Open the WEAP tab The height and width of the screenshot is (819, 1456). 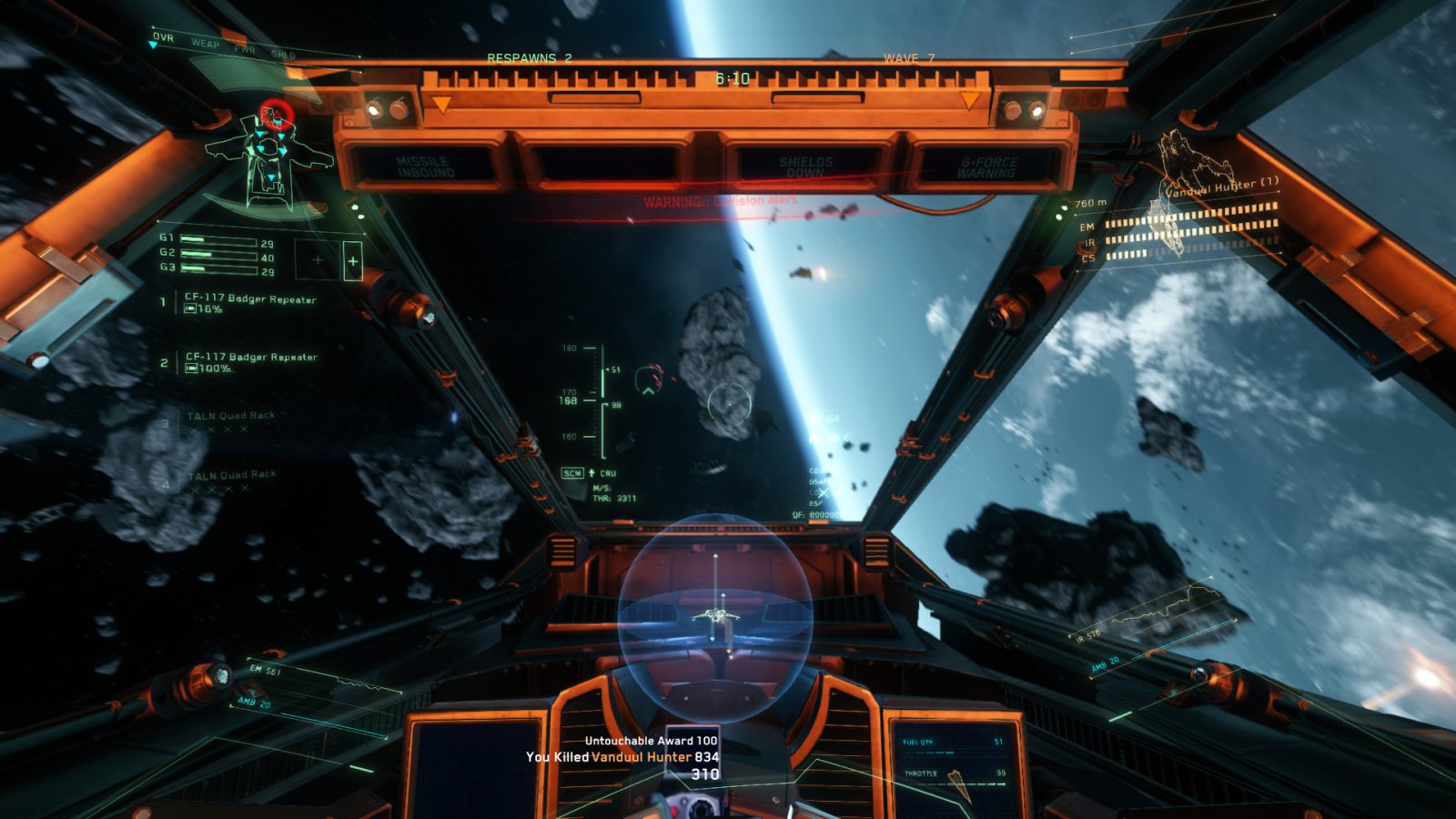205,43
